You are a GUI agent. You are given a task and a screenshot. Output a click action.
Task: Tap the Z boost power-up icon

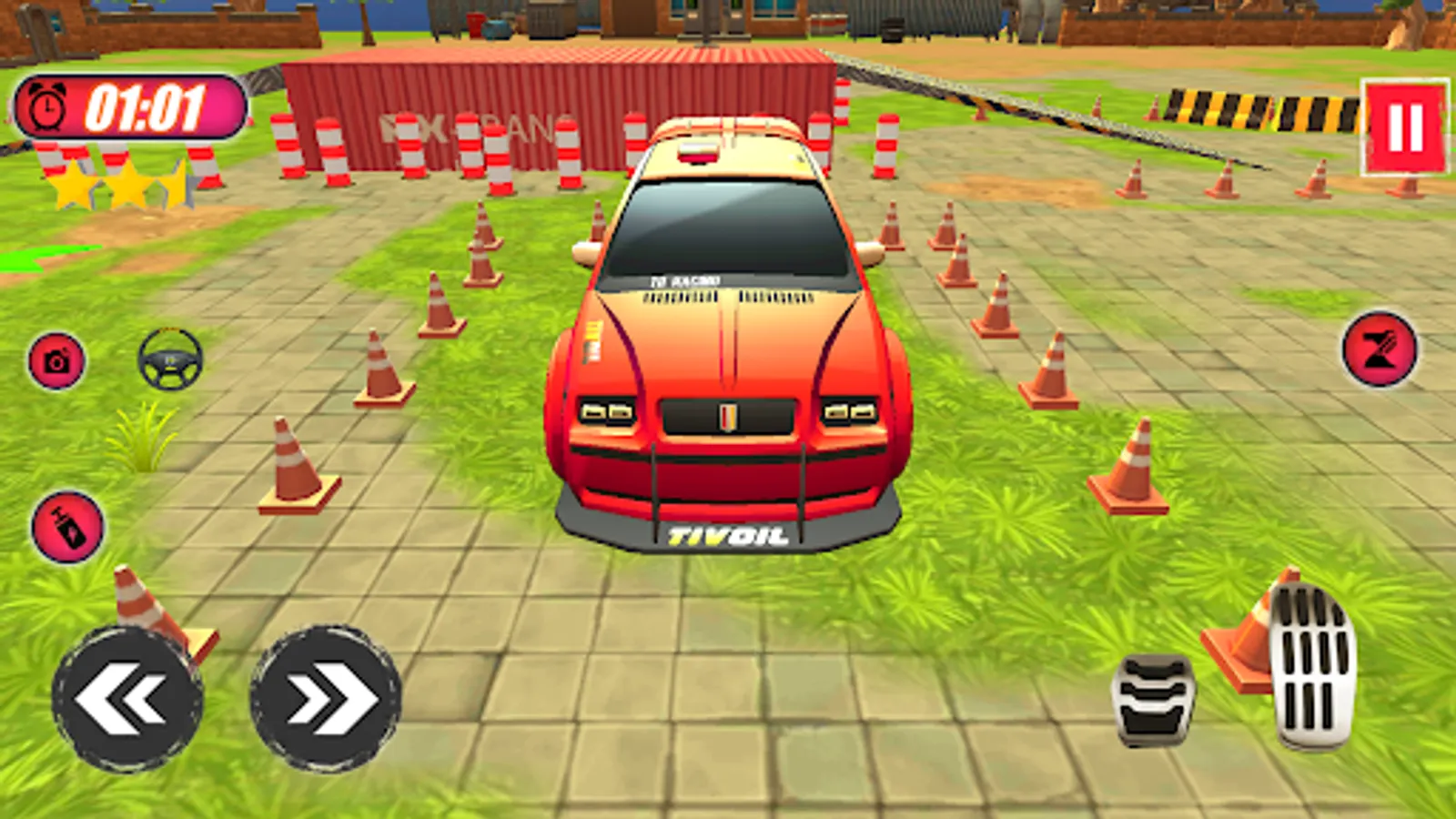pos(1380,350)
